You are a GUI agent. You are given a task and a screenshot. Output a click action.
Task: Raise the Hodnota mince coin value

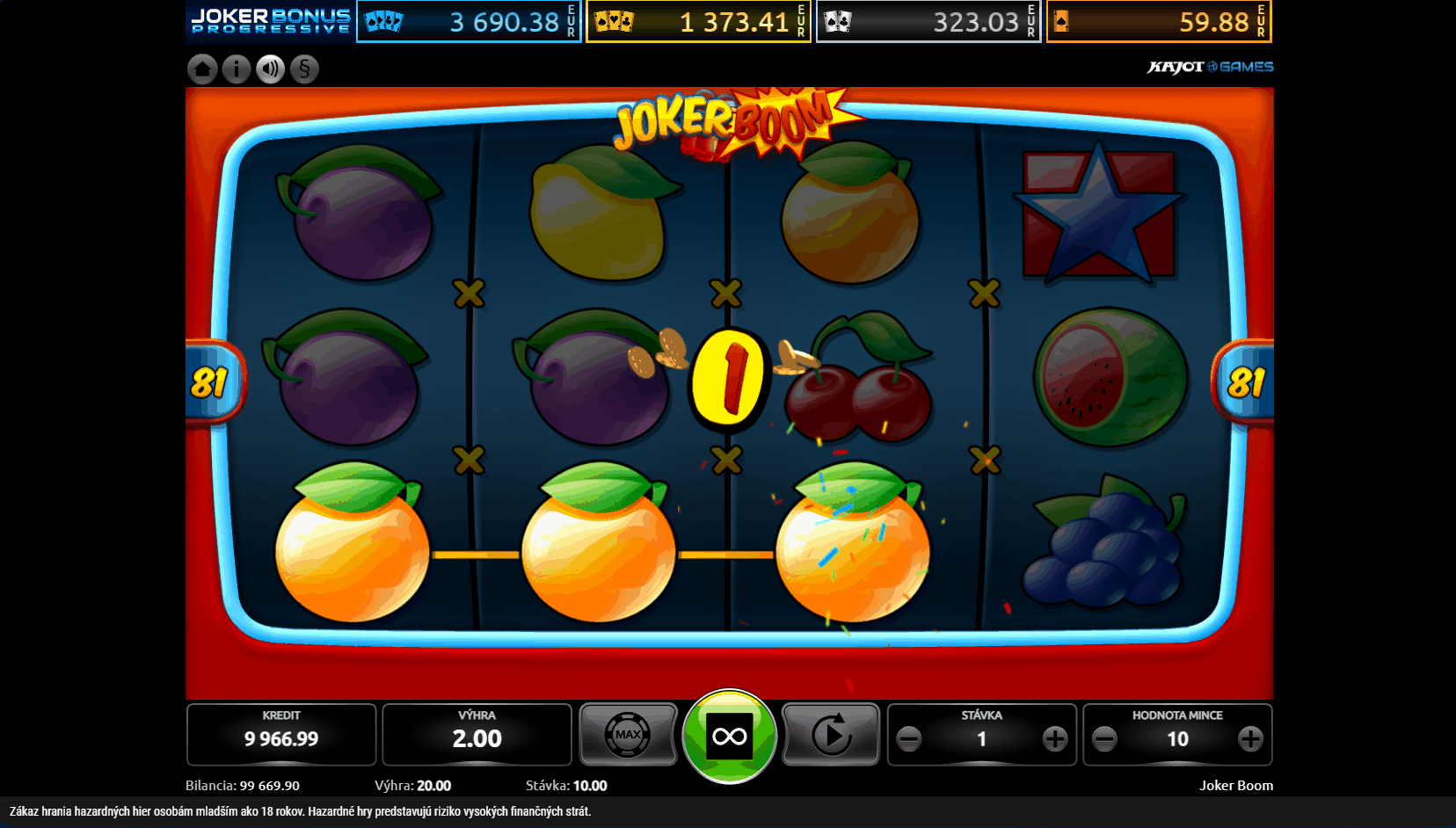[1250, 739]
